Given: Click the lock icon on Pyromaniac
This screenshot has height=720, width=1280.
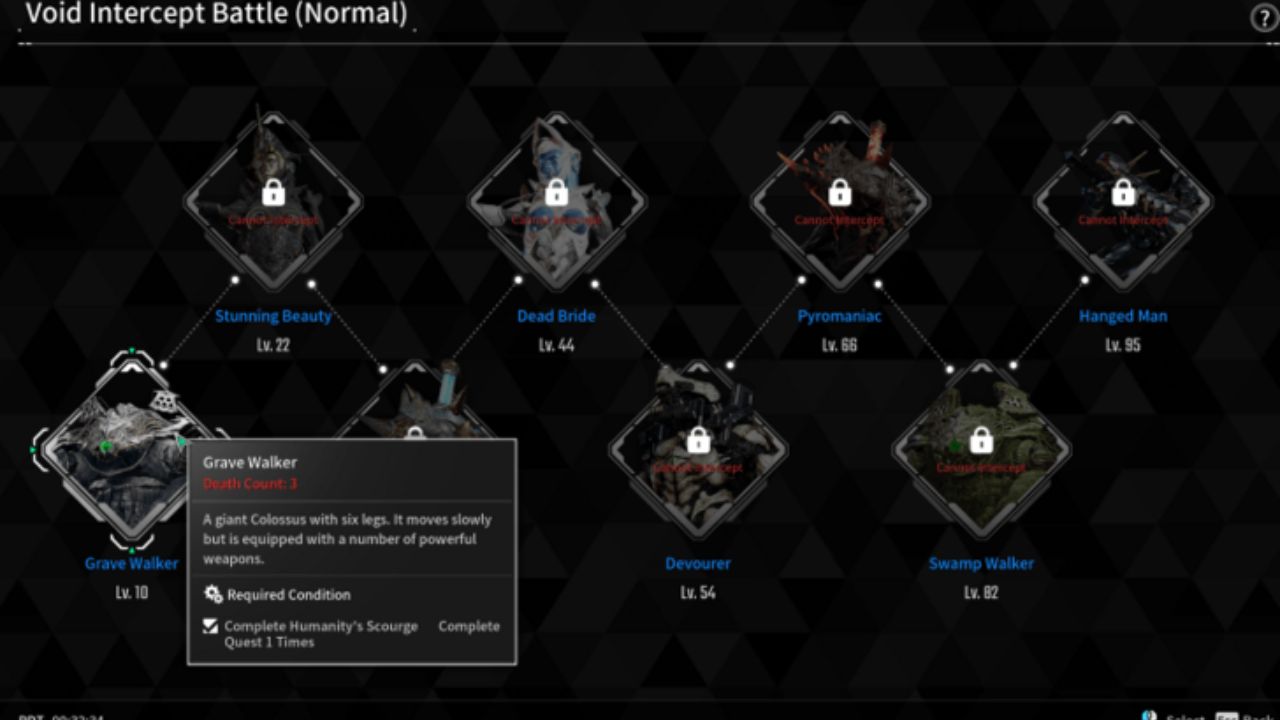Looking at the screenshot, I should (x=841, y=192).
